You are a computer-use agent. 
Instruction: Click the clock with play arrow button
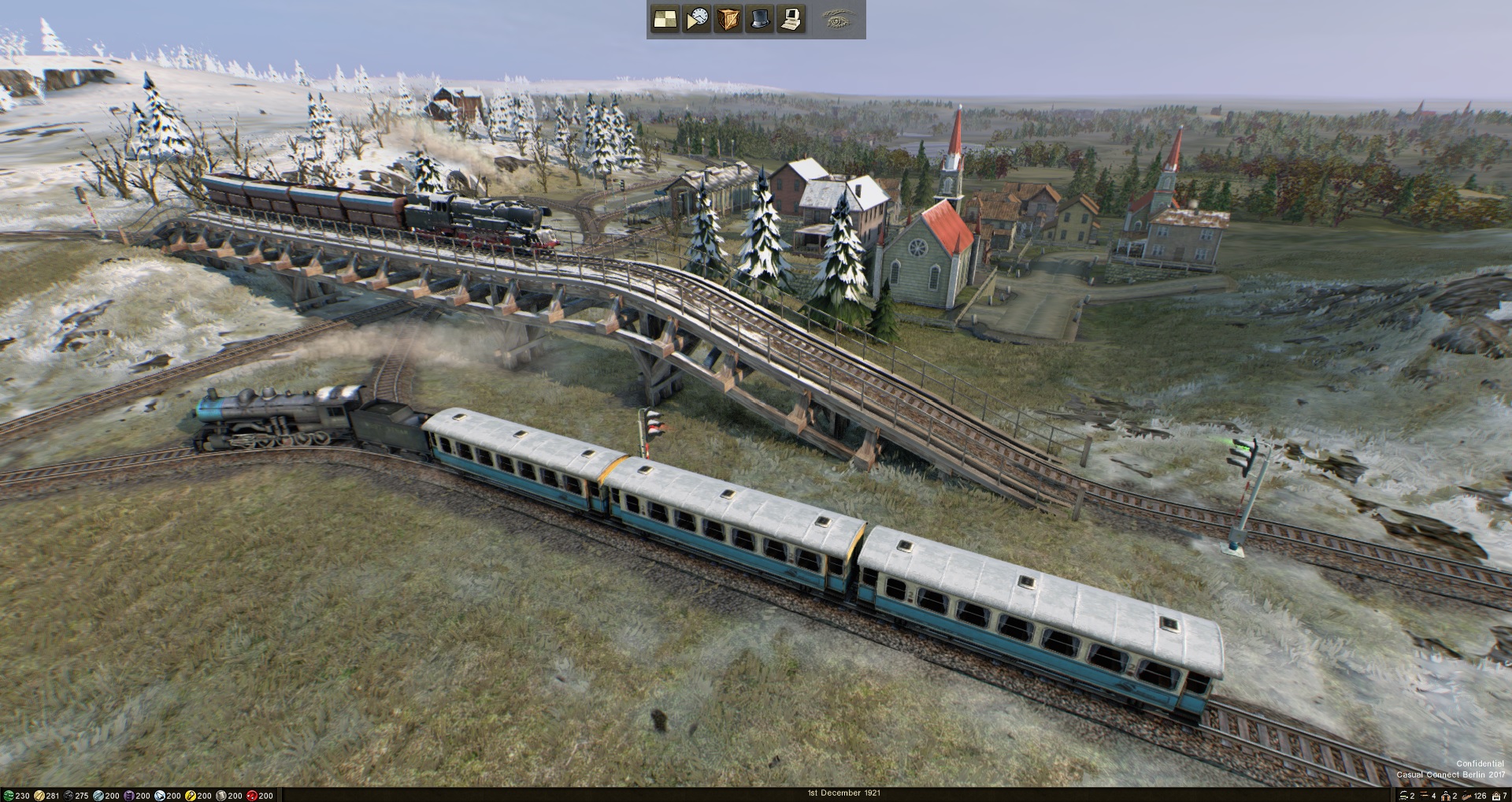(x=697, y=19)
